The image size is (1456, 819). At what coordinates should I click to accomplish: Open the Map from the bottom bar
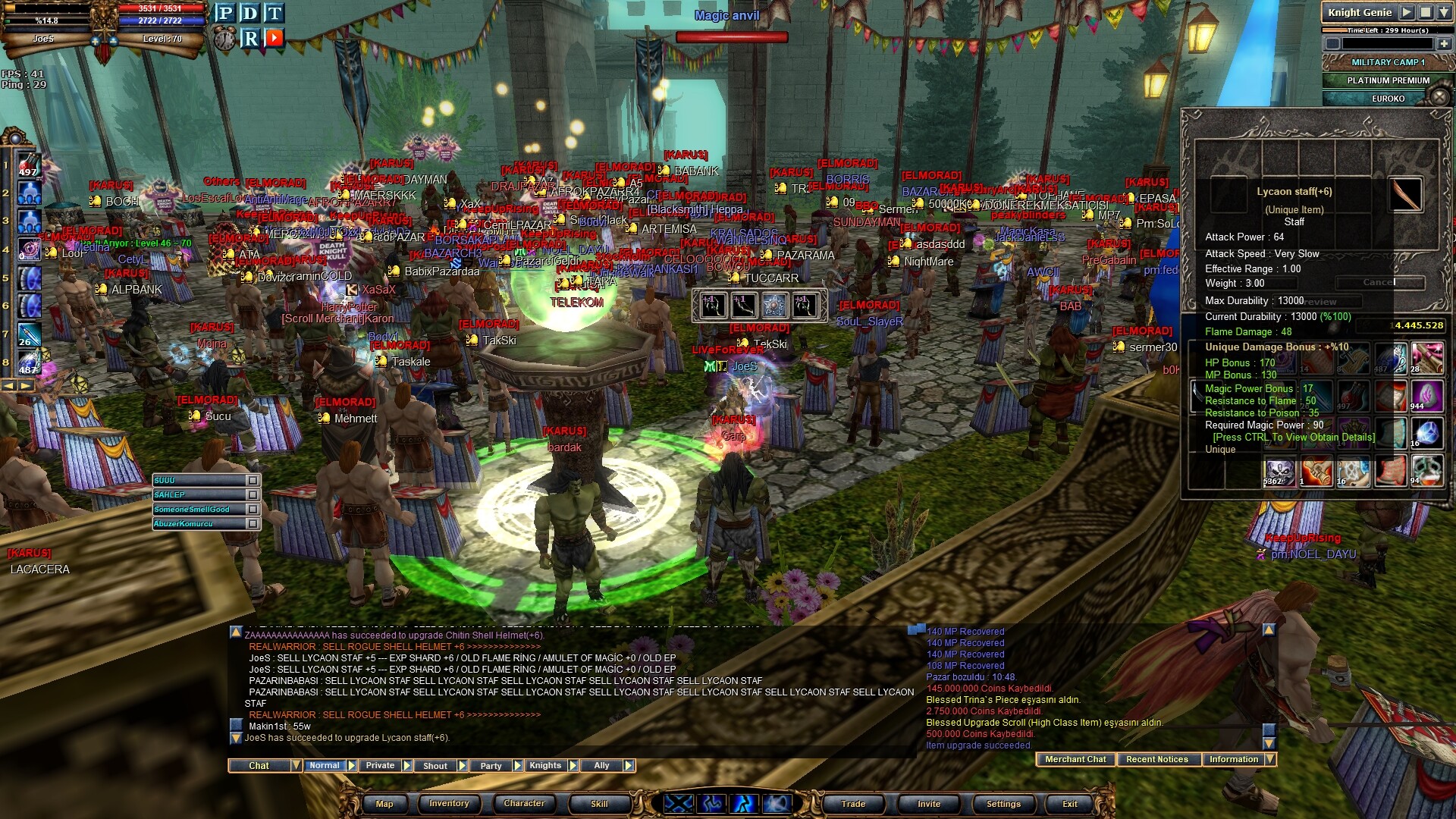384,804
